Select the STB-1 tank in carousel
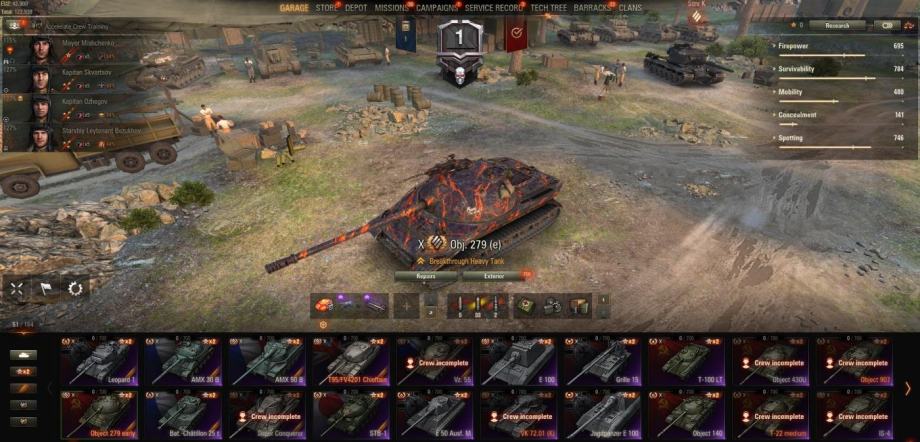Image resolution: width=920 pixels, height=442 pixels. (351, 412)
